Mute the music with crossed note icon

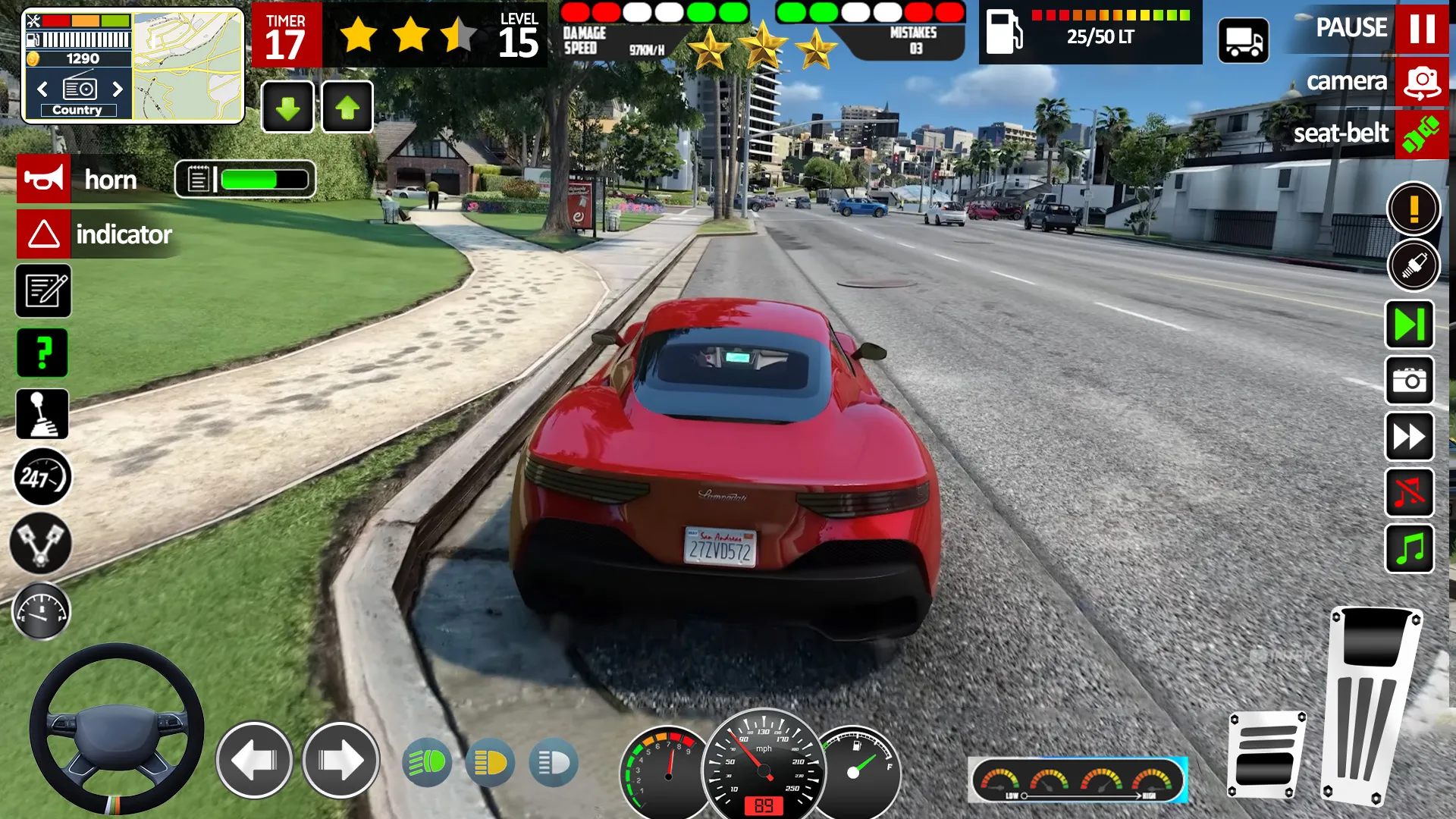pos(1410,493)
